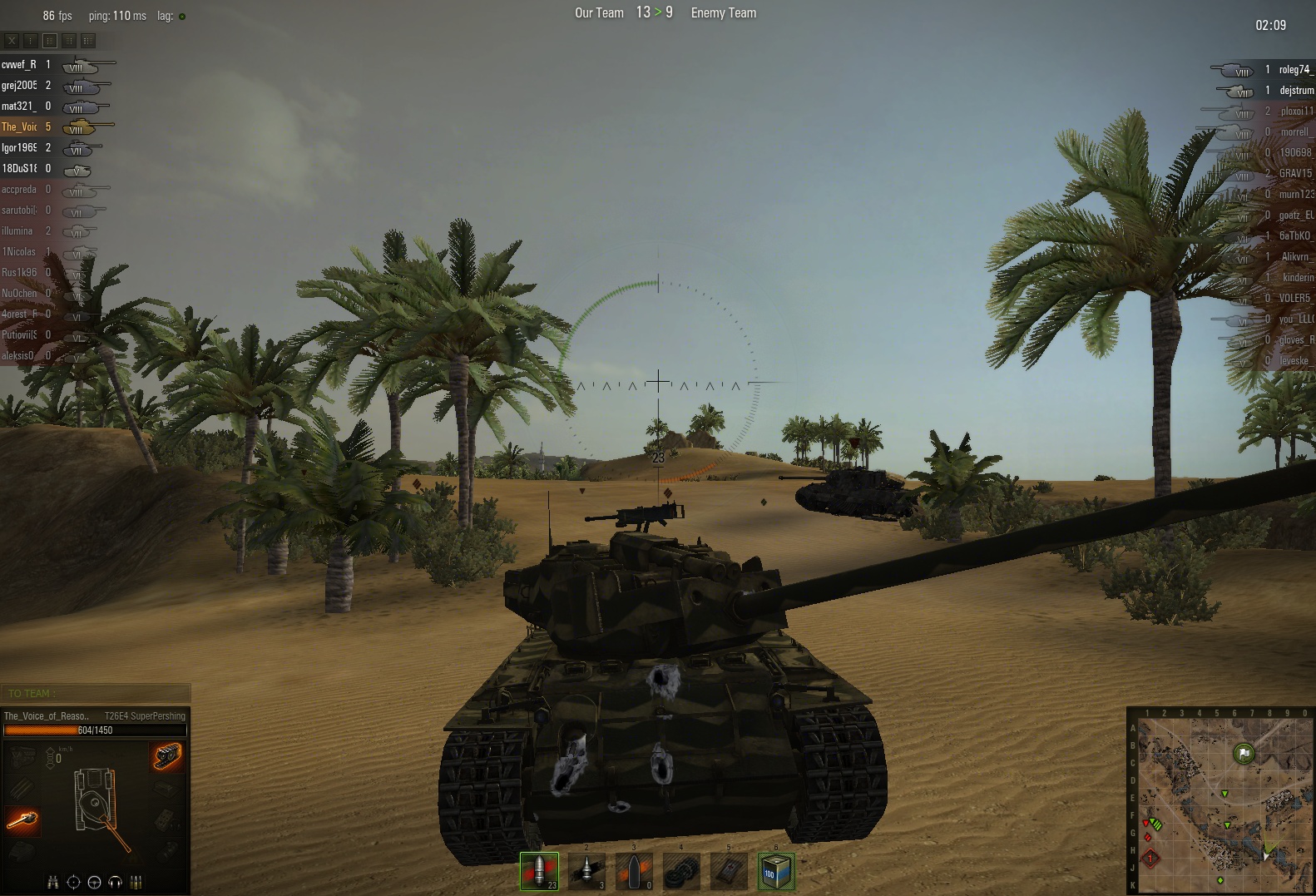Switch to the APCR shell with 3 rounds
The height and width of the screenshot is (896, 1316).
coord(586,871)
